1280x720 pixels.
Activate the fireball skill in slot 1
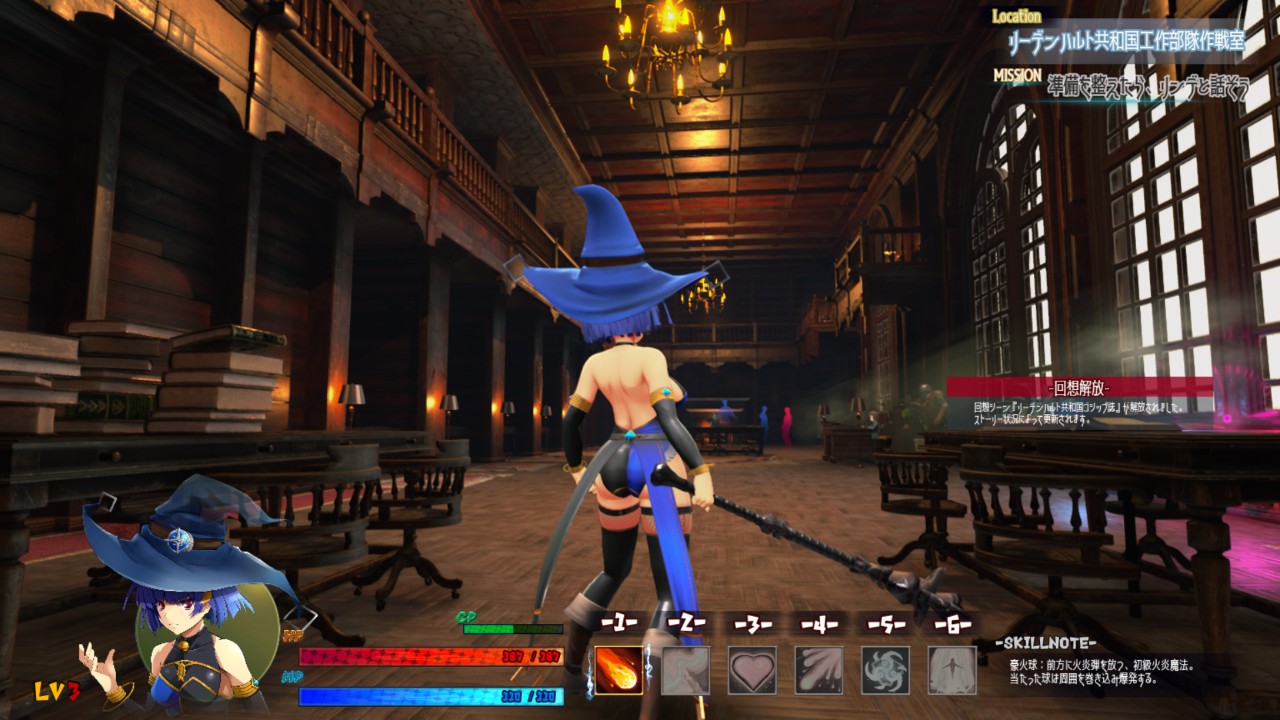(x=619, y=670)
